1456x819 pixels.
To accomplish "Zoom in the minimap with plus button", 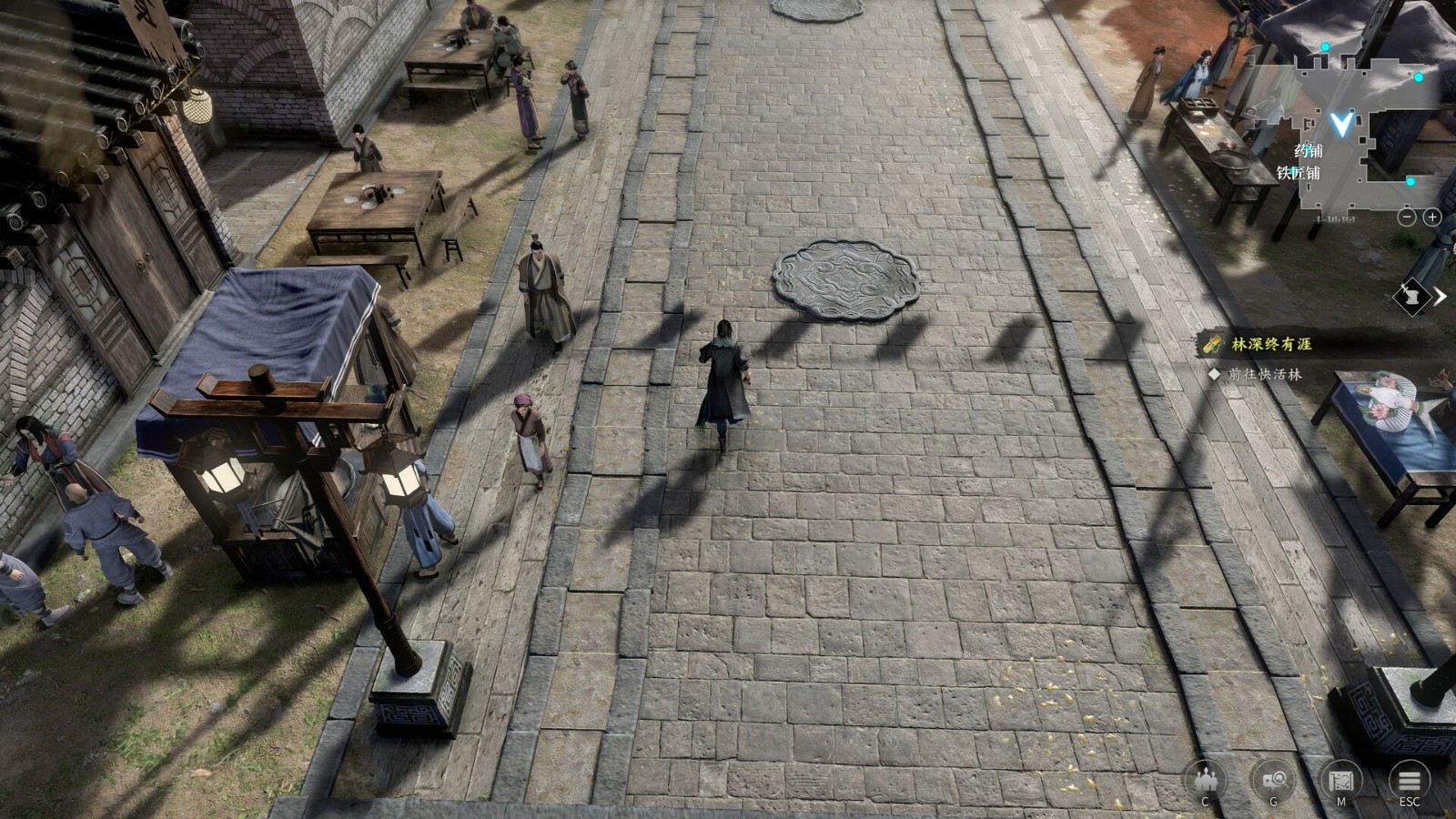I will [x=1431, y=217].
